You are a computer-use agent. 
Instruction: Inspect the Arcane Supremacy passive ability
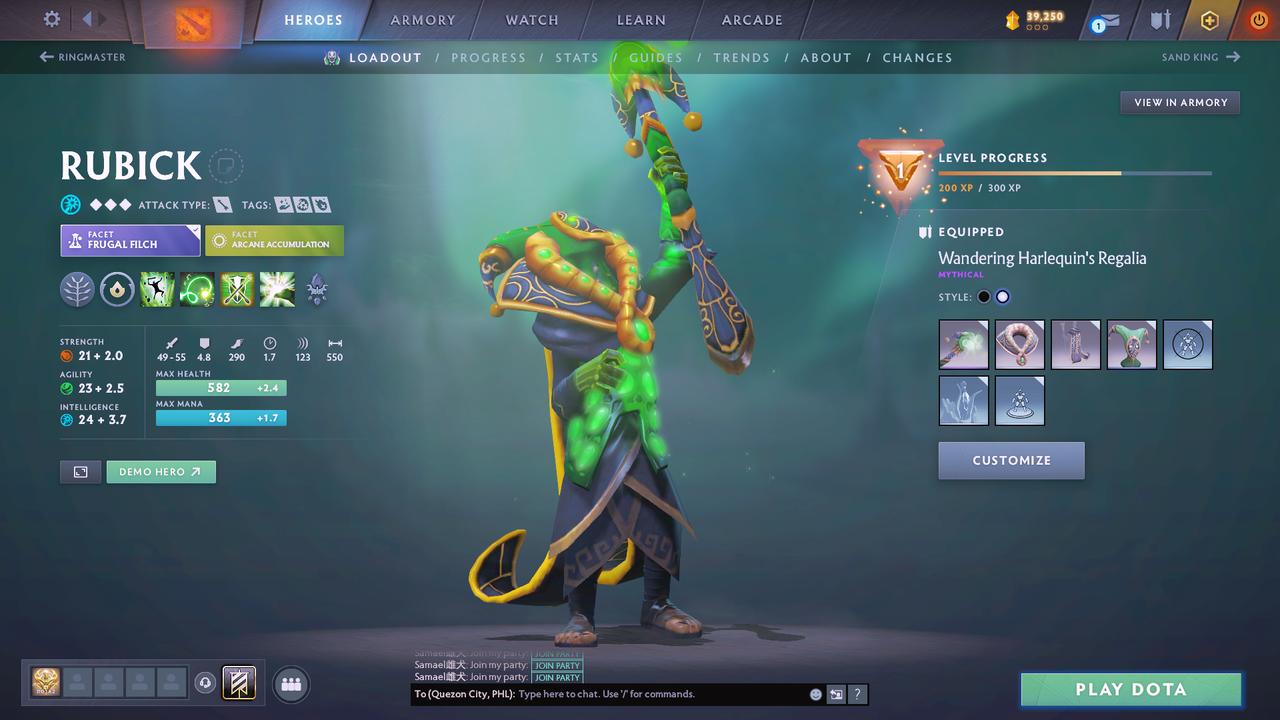pos(236,290)
